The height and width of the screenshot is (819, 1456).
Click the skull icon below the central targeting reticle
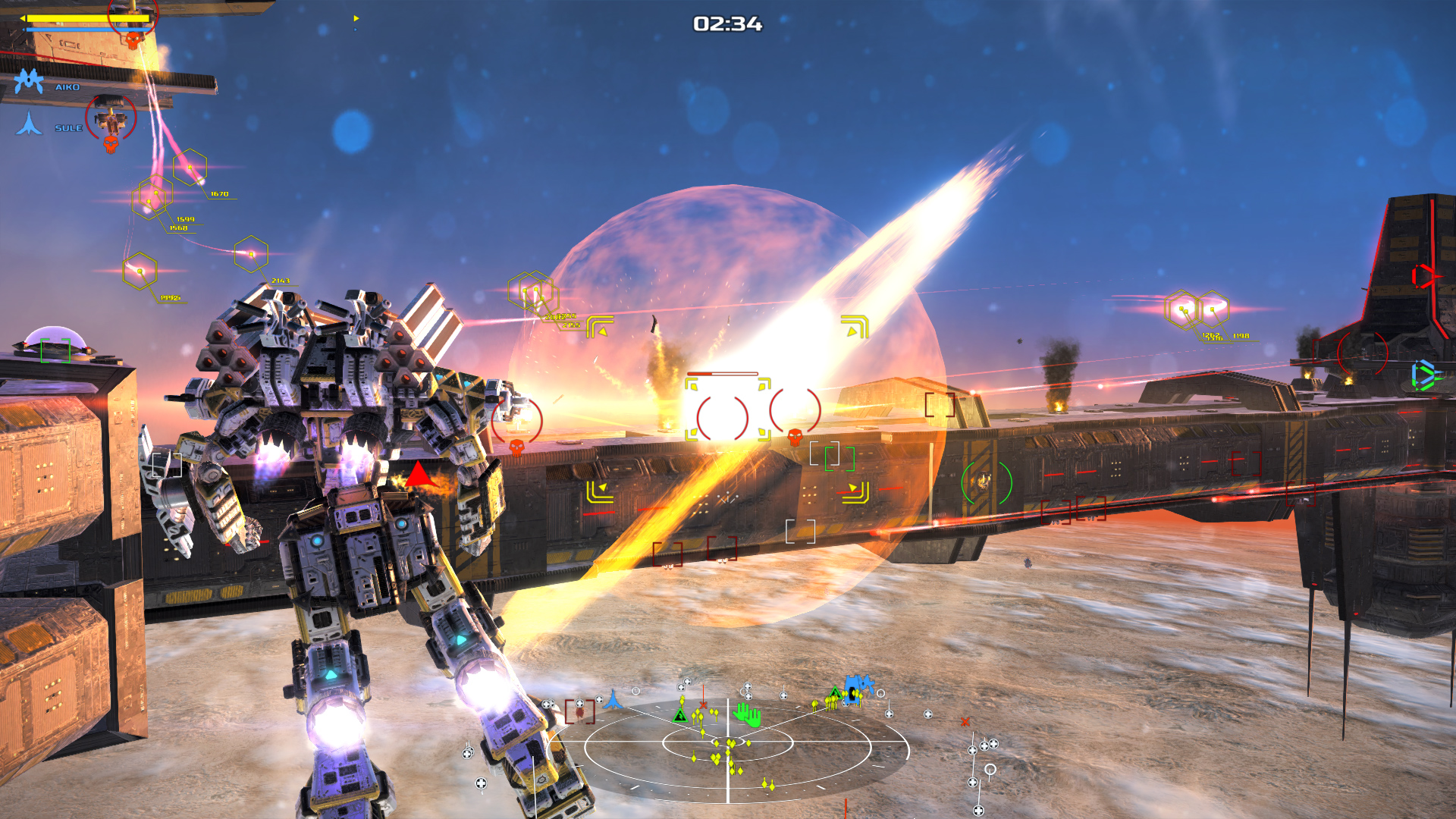click(x=793, y=437)
